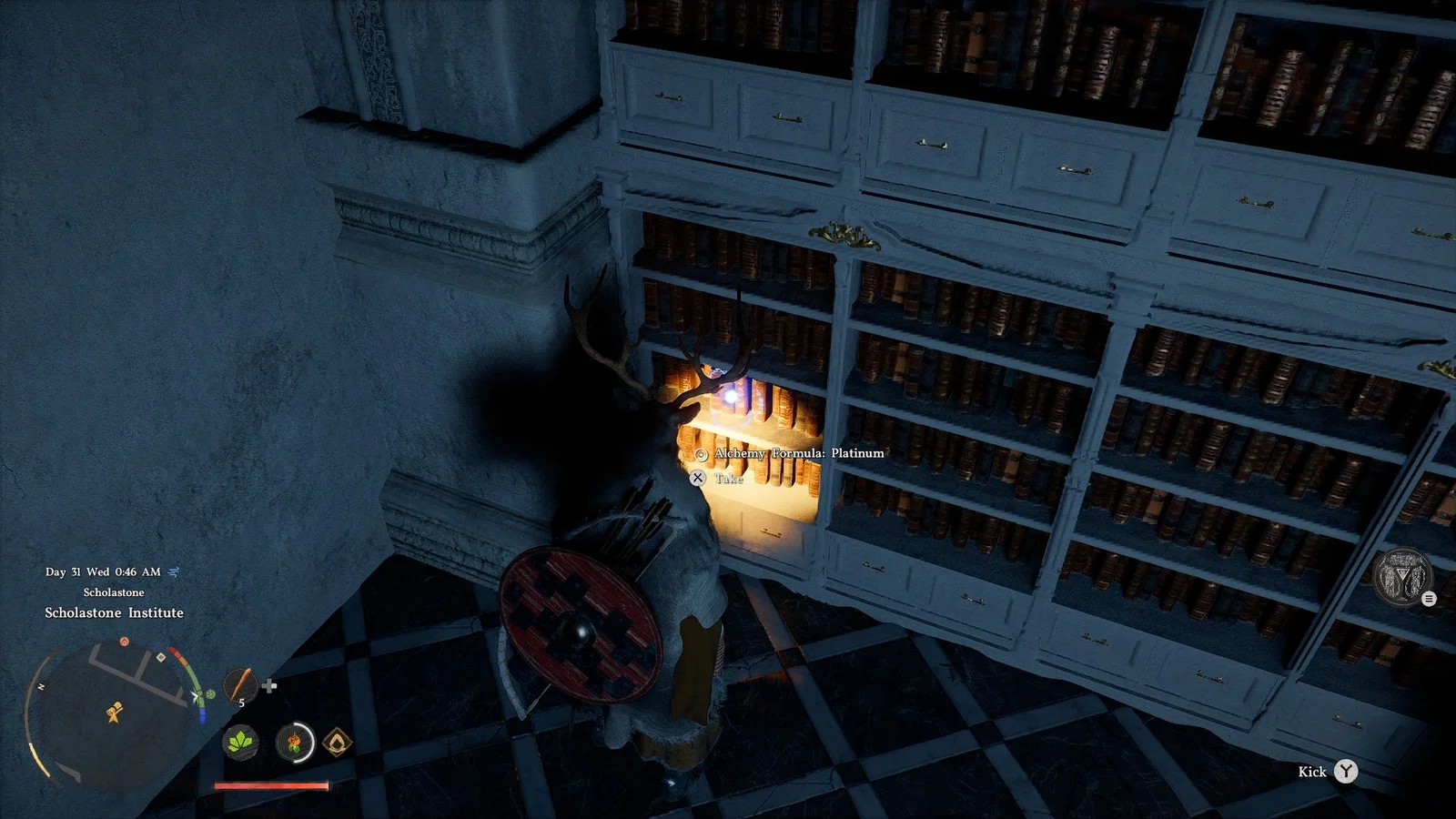Click the orange marker atop the minimap
The image size is (1456, 819).
point(125,642)
